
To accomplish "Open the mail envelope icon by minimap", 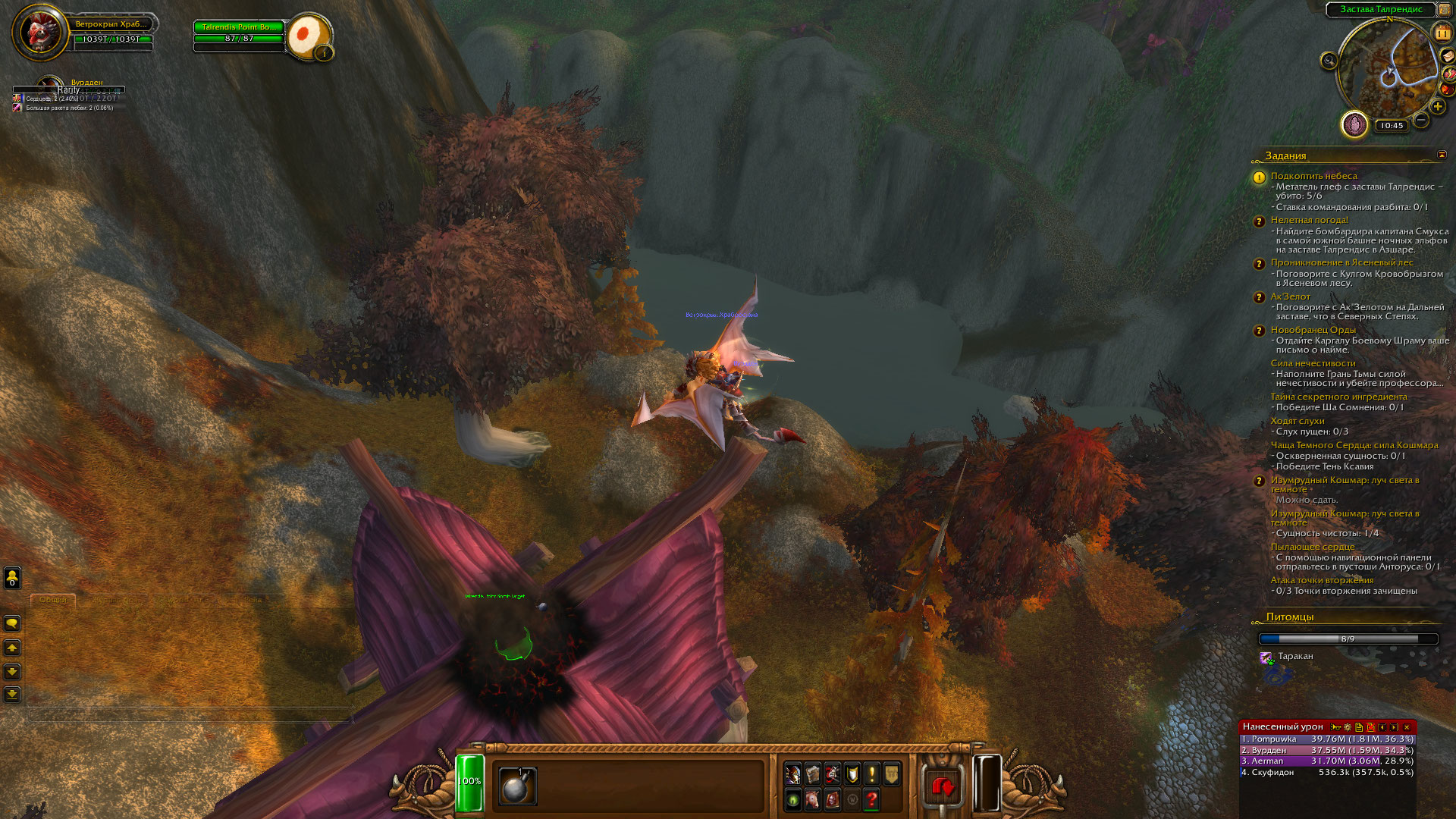I will [x=1447, y=56].
